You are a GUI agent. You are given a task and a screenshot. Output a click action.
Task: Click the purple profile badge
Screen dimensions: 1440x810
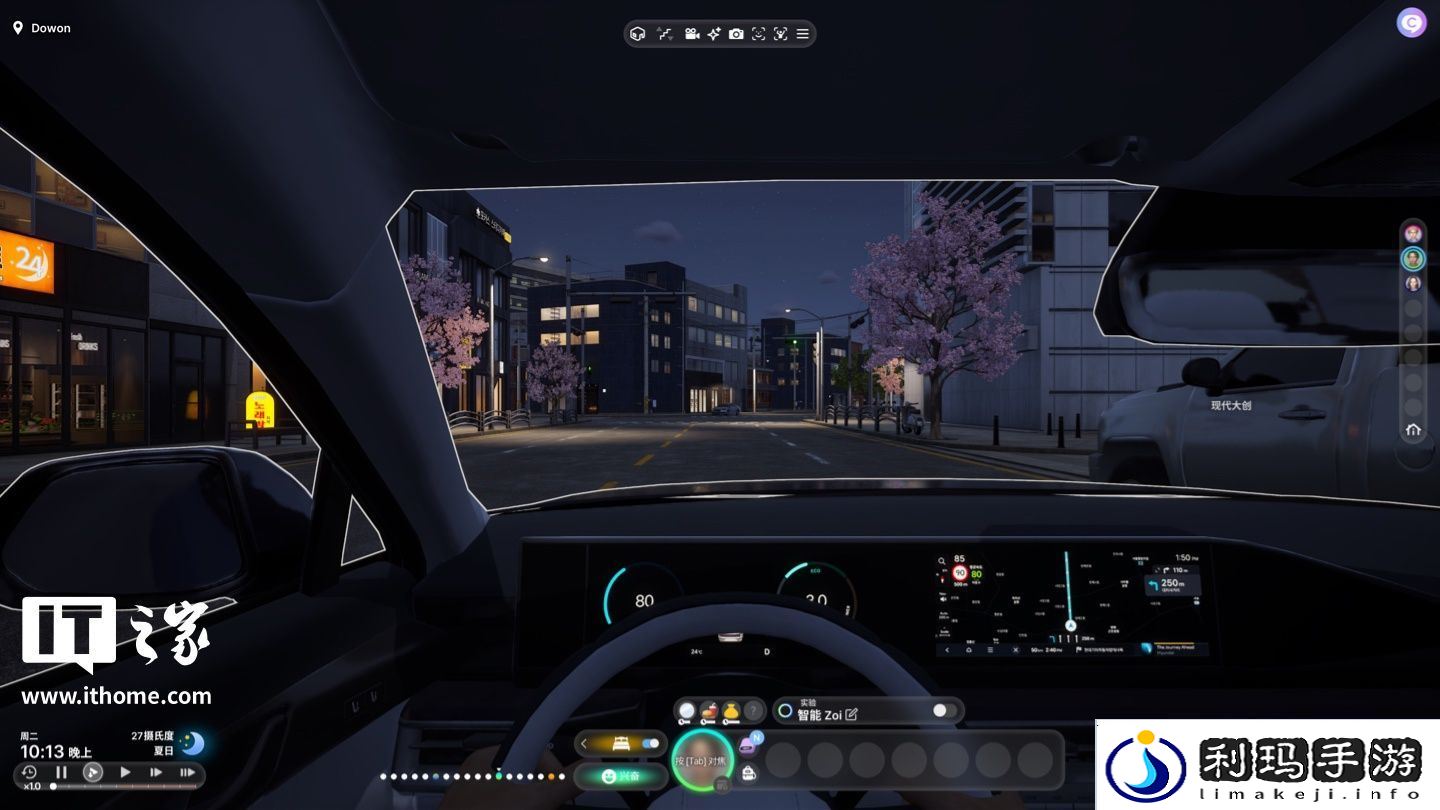[1411, 23]
